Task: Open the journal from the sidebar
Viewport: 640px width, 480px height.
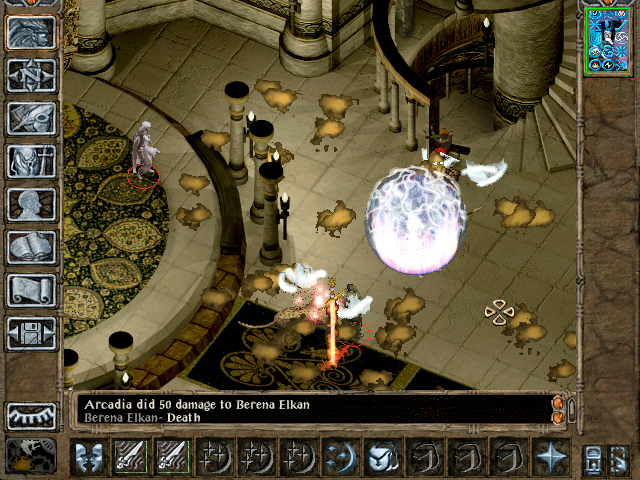Action: click(x=31, y=118)
